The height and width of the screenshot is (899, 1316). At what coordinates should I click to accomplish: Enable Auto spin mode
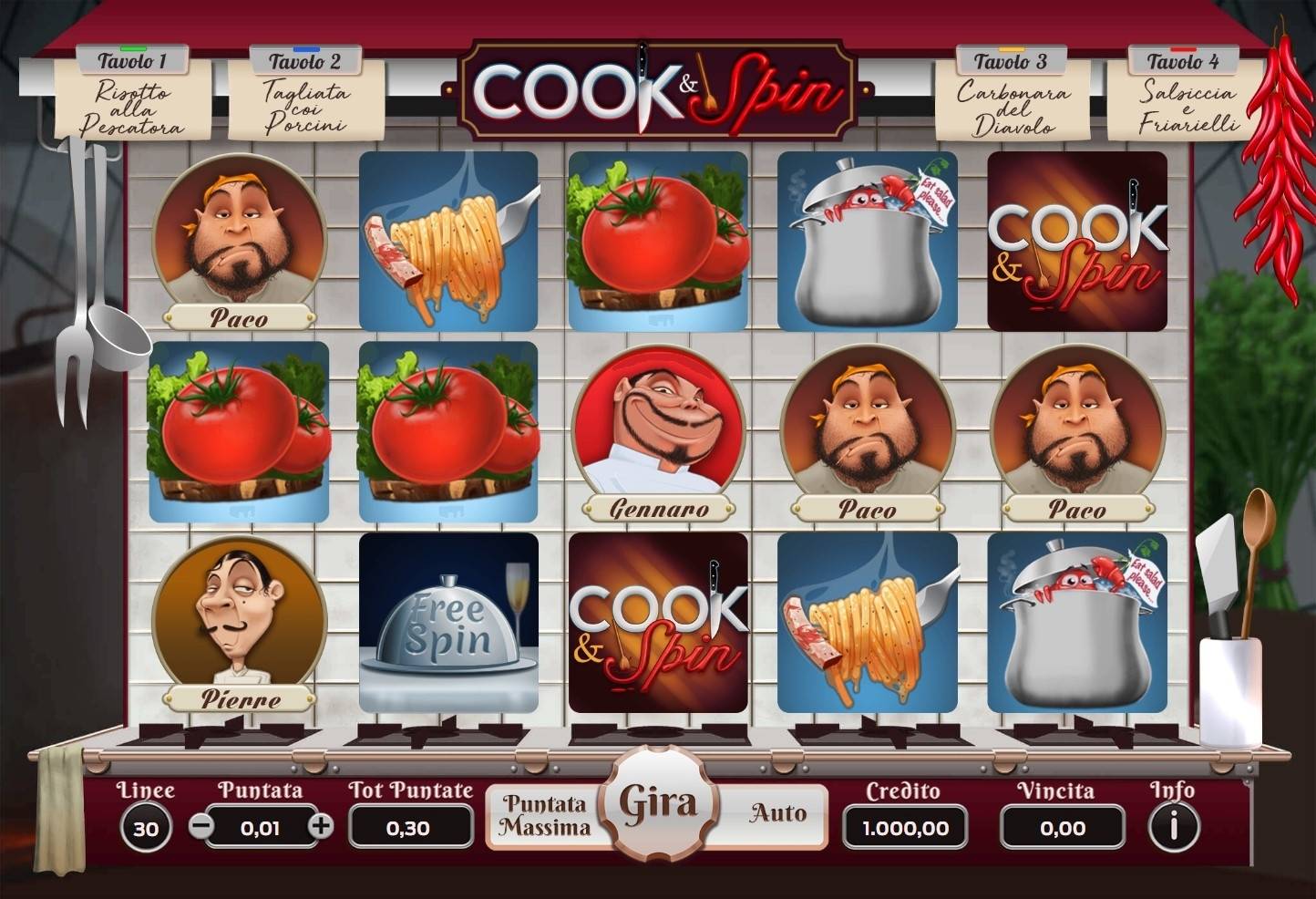tap(776, 811)
